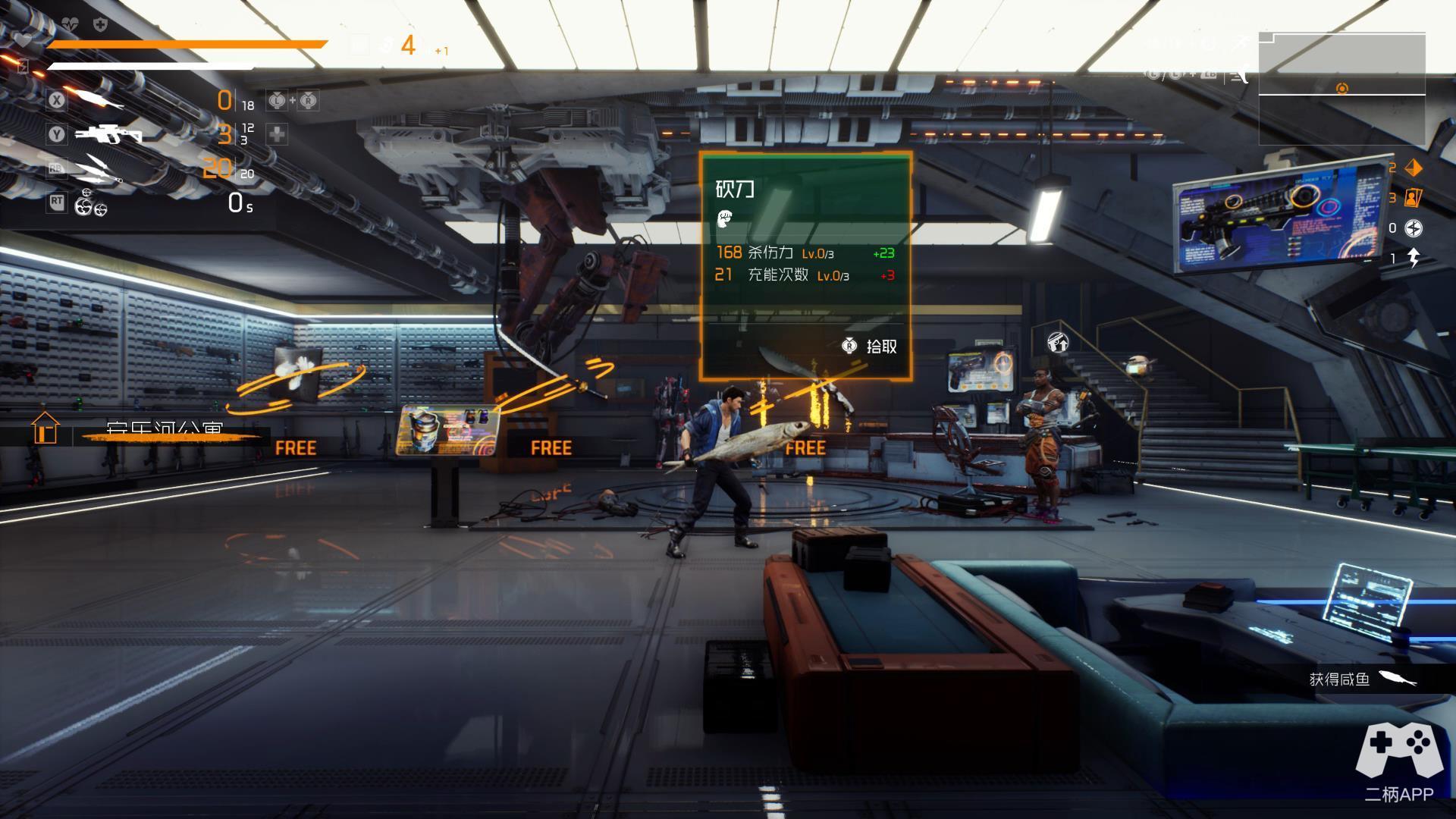The image size is (1456, 819).
Task: Click the white lightning arrow upgrade icon
Action: pyautogui.click(x=1414, y=259)
